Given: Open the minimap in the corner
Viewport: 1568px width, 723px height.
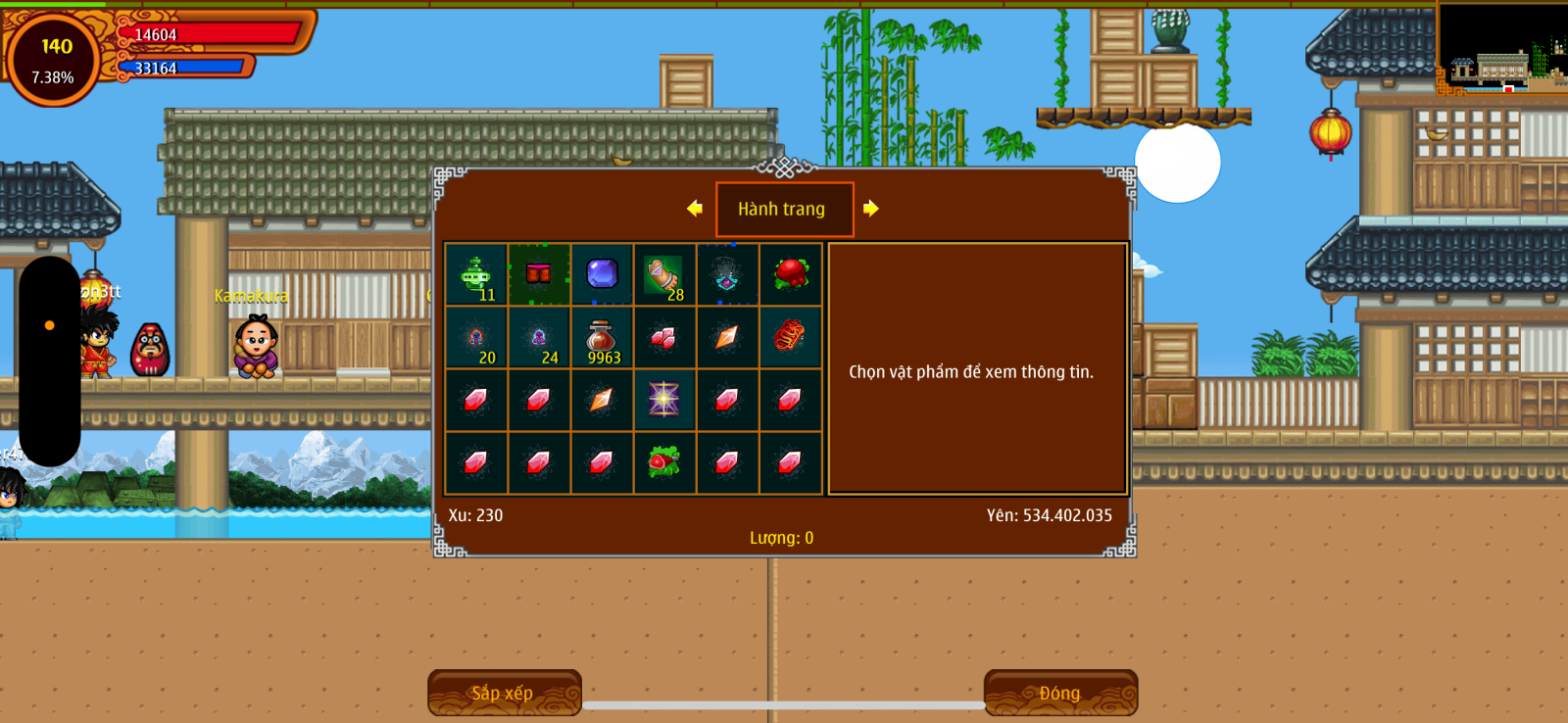Looking at the screenshot, I should click(1502, 49).
